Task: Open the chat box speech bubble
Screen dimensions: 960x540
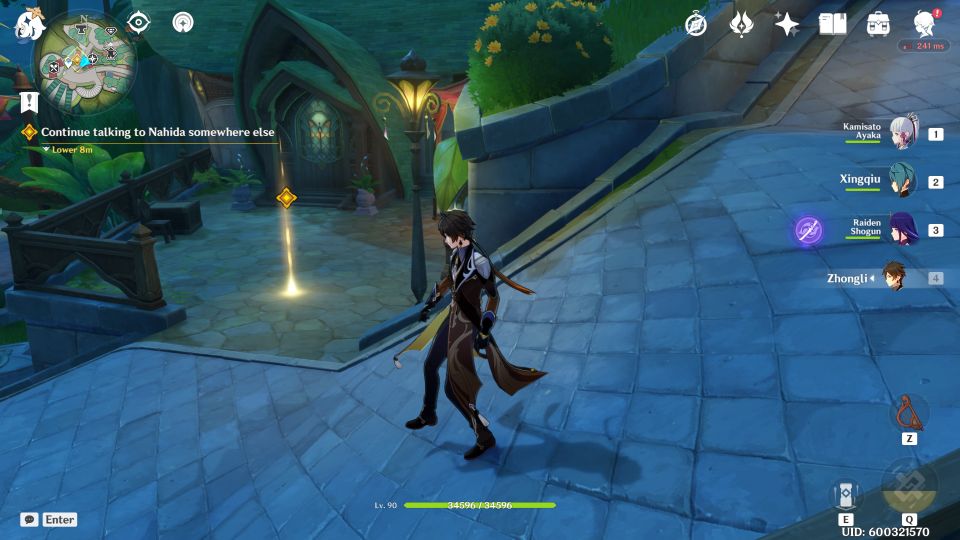Action: [29, 519]
